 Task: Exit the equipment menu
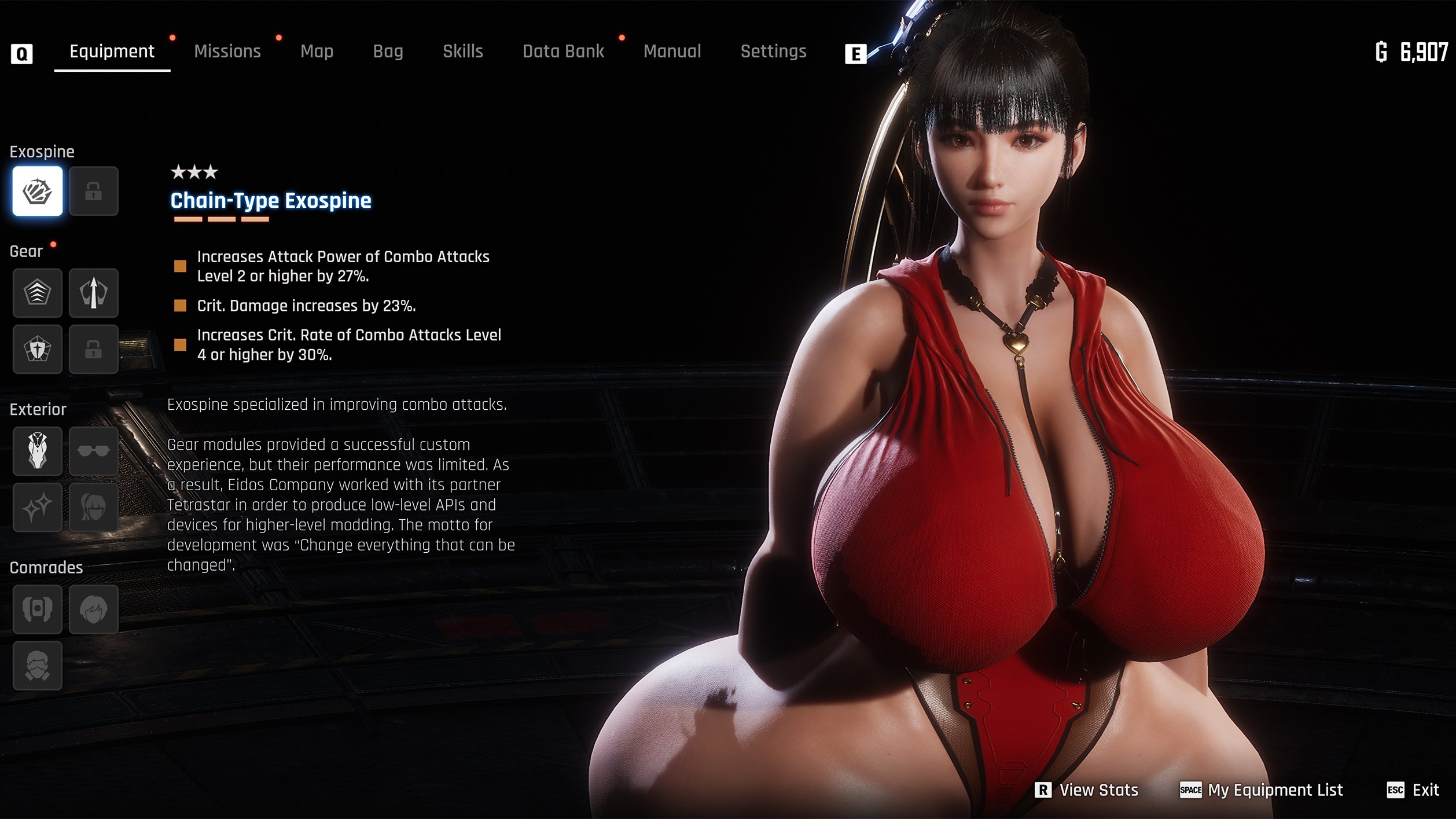[x=1413, y=790]
